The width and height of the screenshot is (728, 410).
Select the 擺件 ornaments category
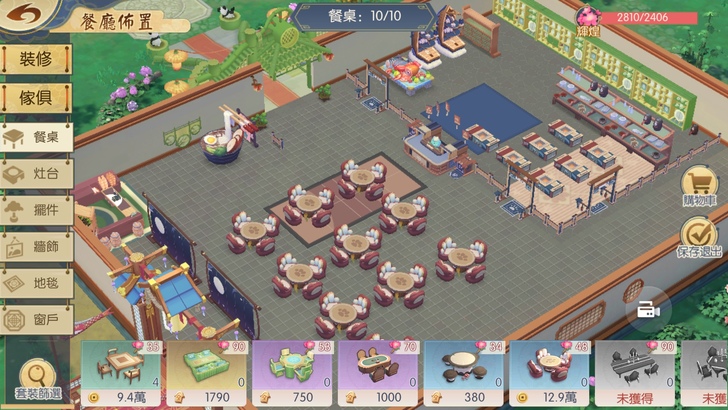click(x=36, y=210)
